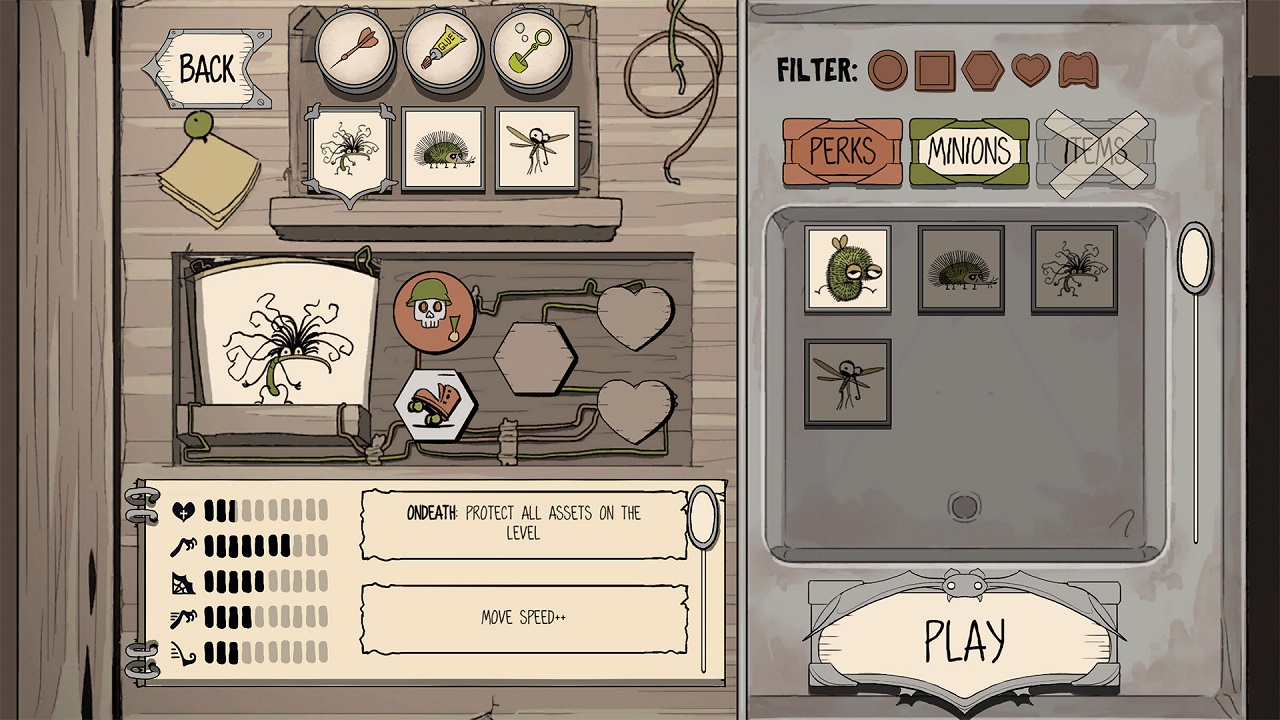Select the soldier-helmet skull perk icon
1280x720 pixels.
click(434, 314)
